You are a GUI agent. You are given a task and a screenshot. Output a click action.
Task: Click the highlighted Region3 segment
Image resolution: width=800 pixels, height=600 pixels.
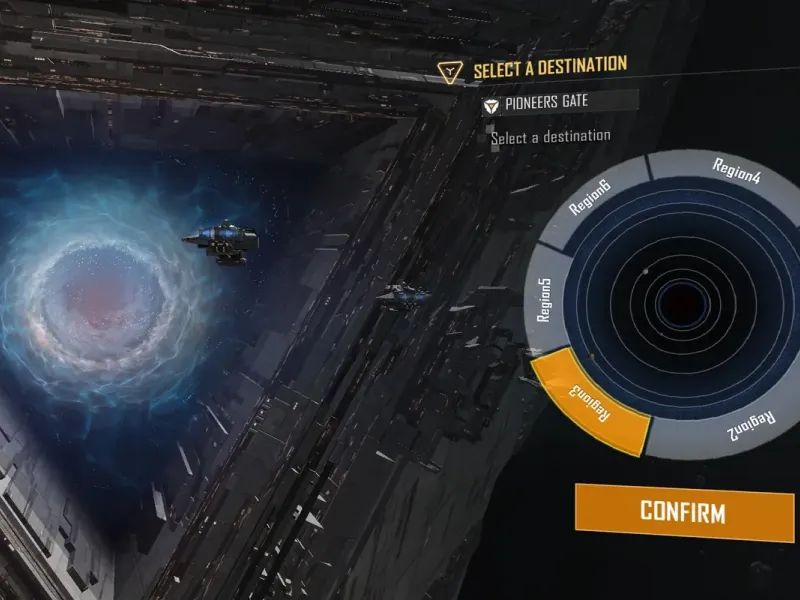(x=591, y=400)
